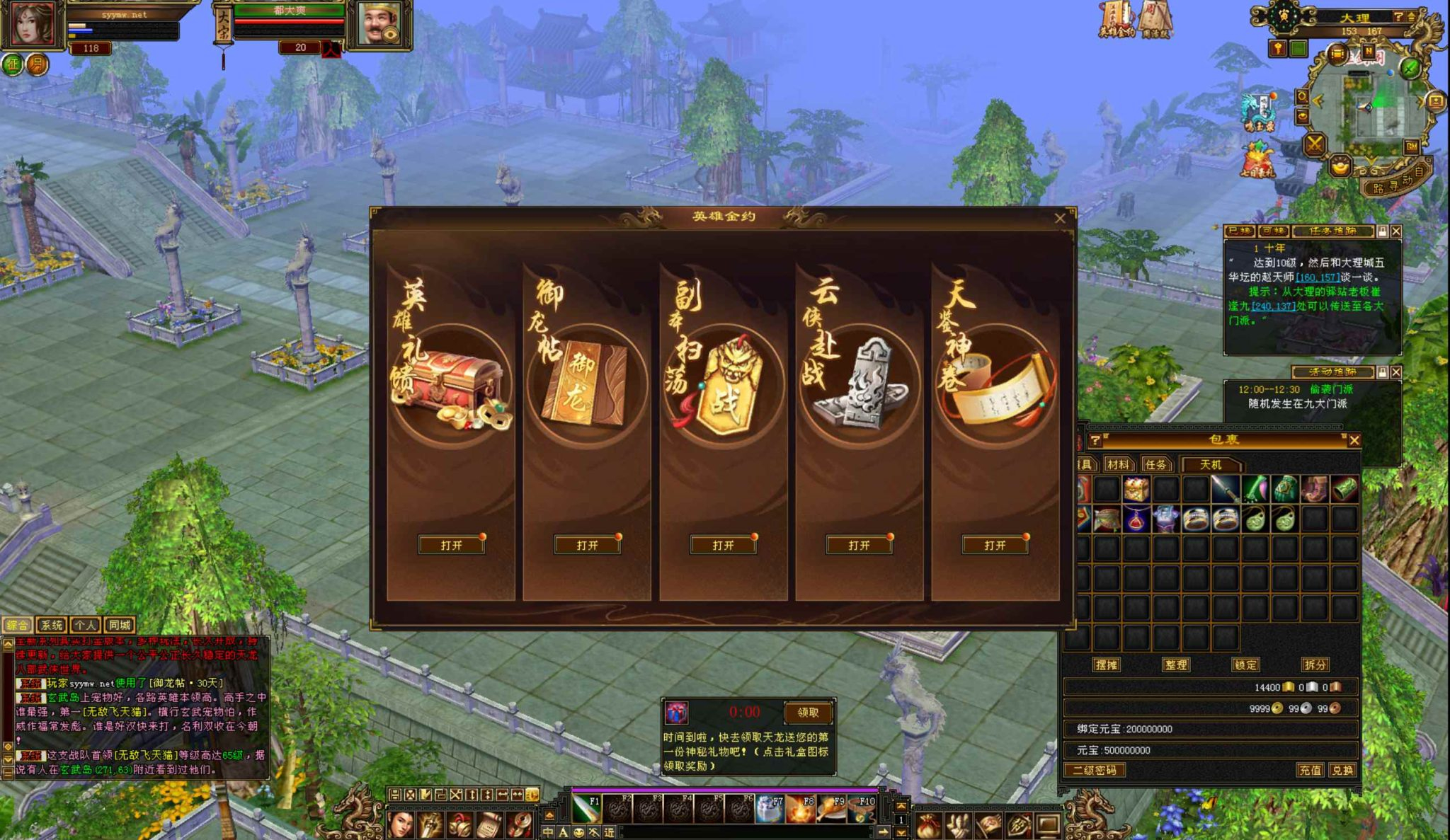
Task: Select the golden treasure chest in the bag
Action: (1136, 489)
